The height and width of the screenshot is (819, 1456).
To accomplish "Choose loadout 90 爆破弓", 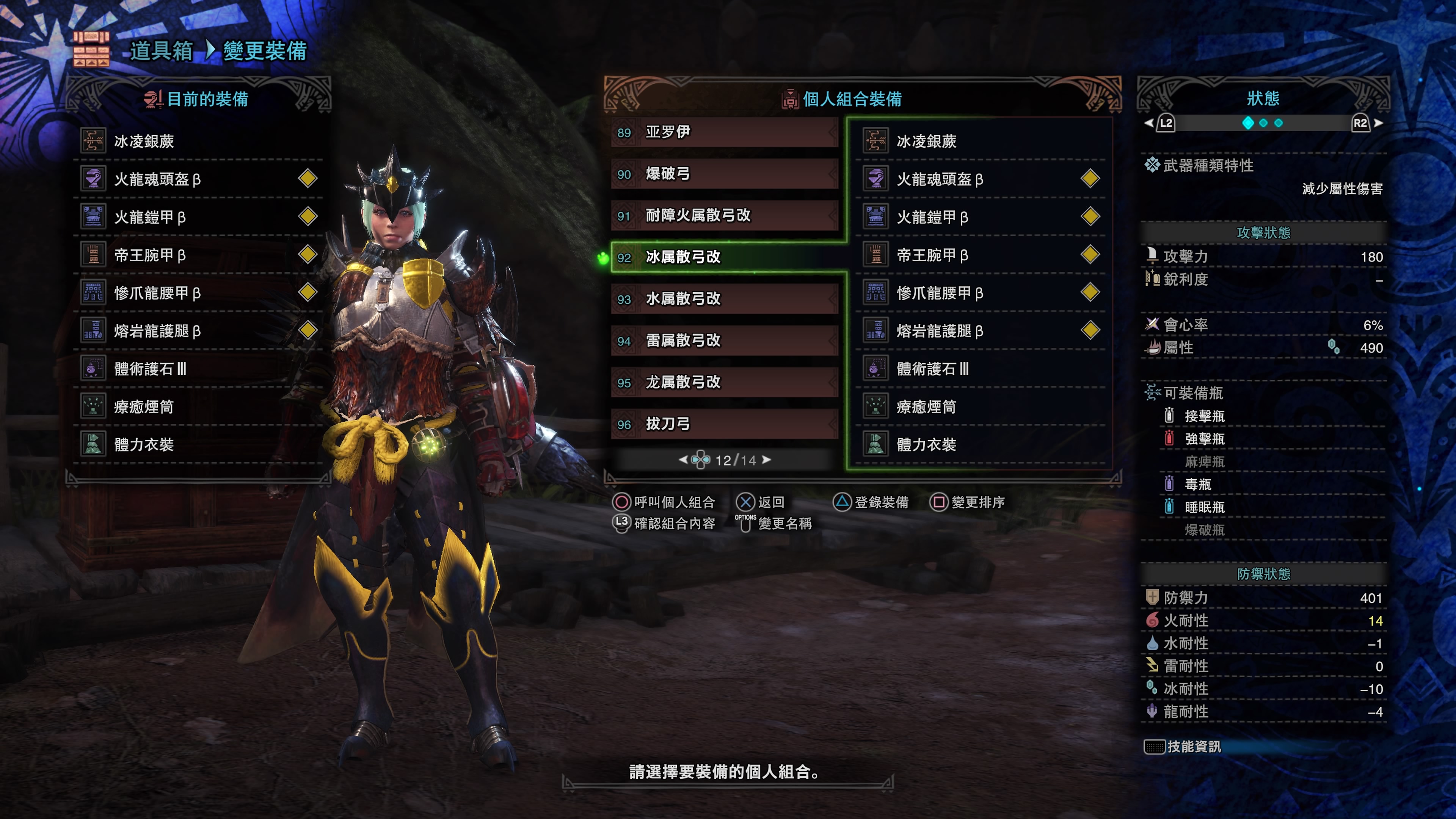I will 723,174.
